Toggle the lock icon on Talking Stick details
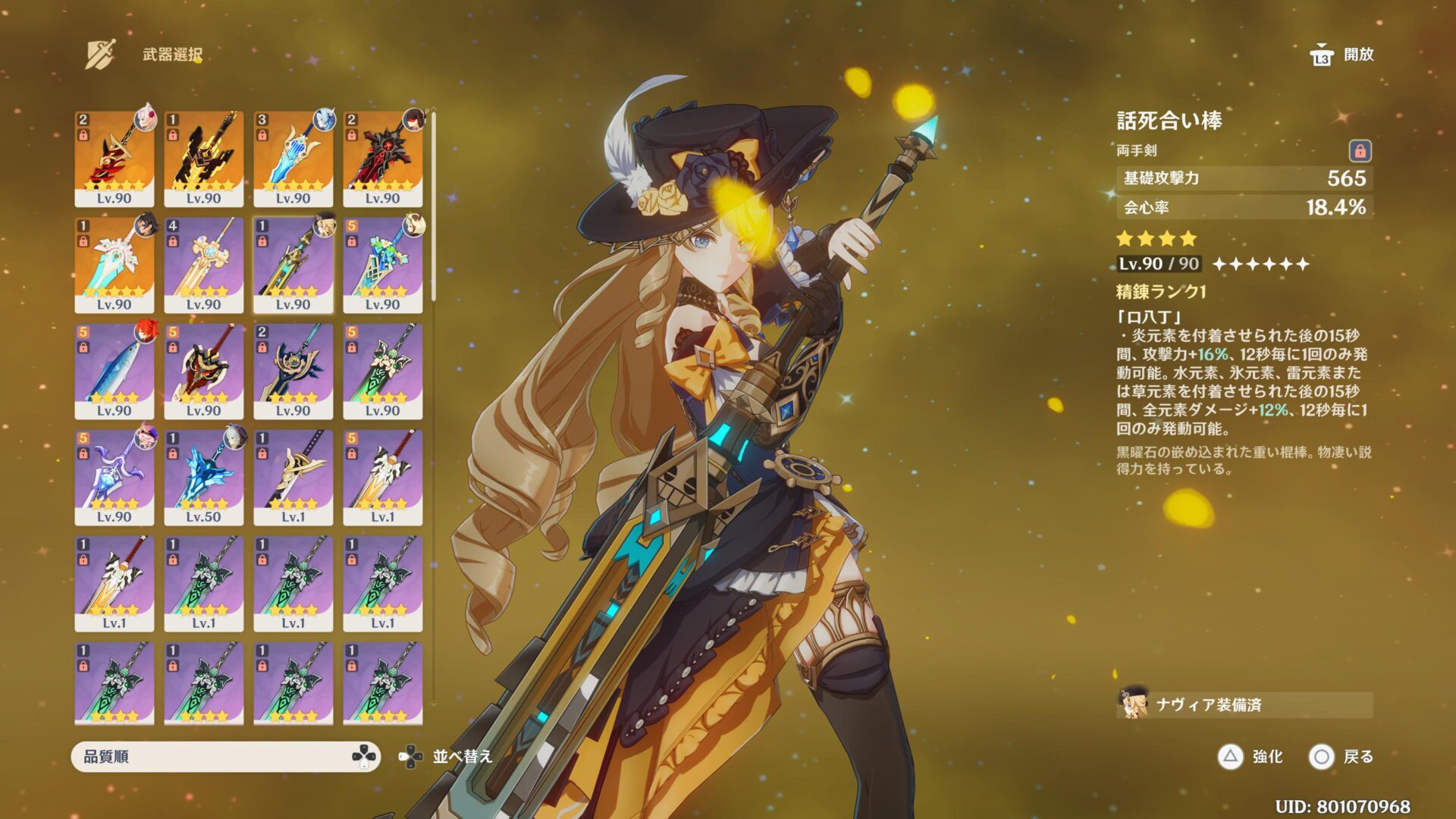This screenshot has height=819, width=1456. (x=1360, y=151)
